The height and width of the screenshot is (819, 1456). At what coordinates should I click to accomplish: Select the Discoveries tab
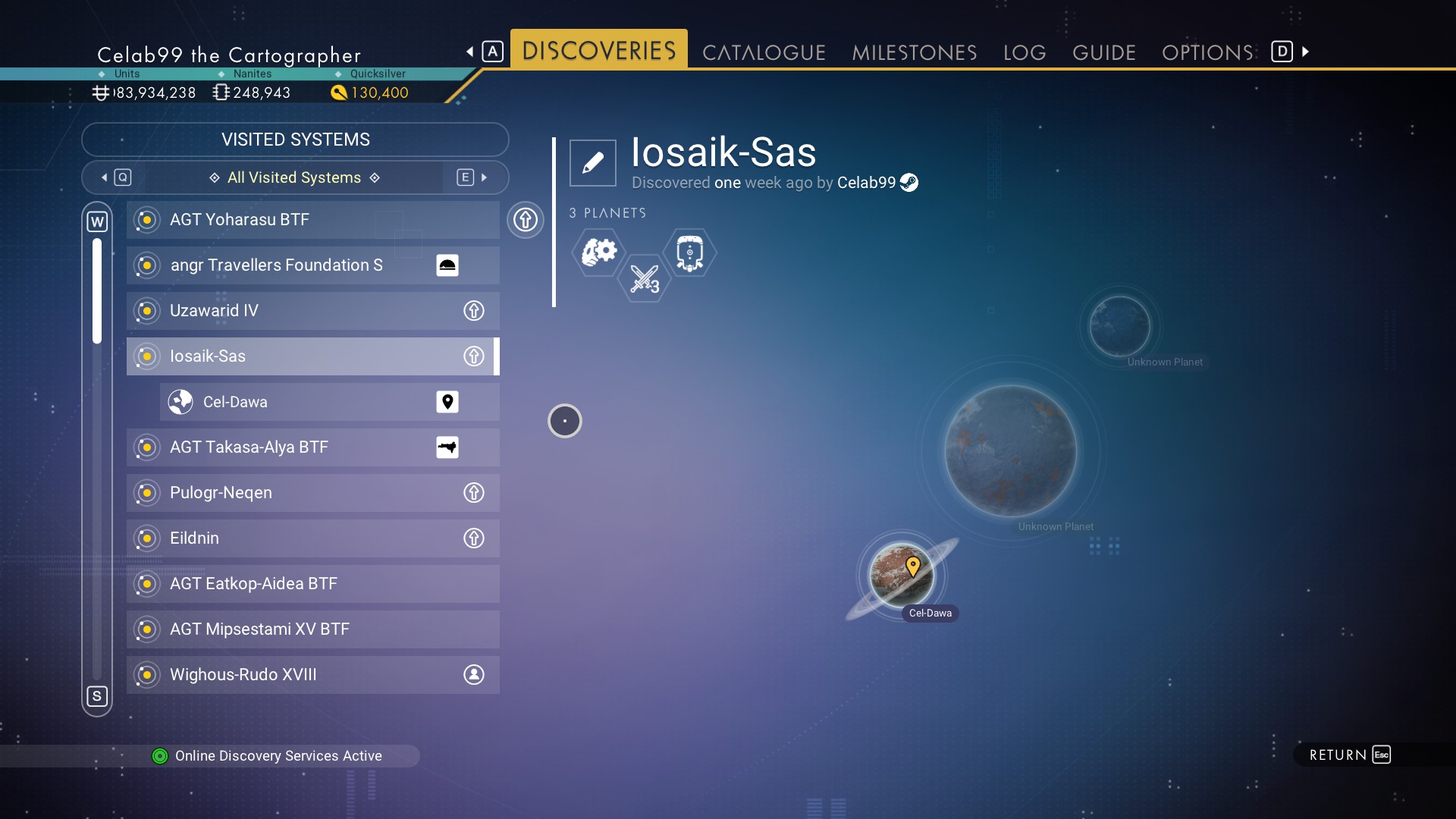(598, 51)
